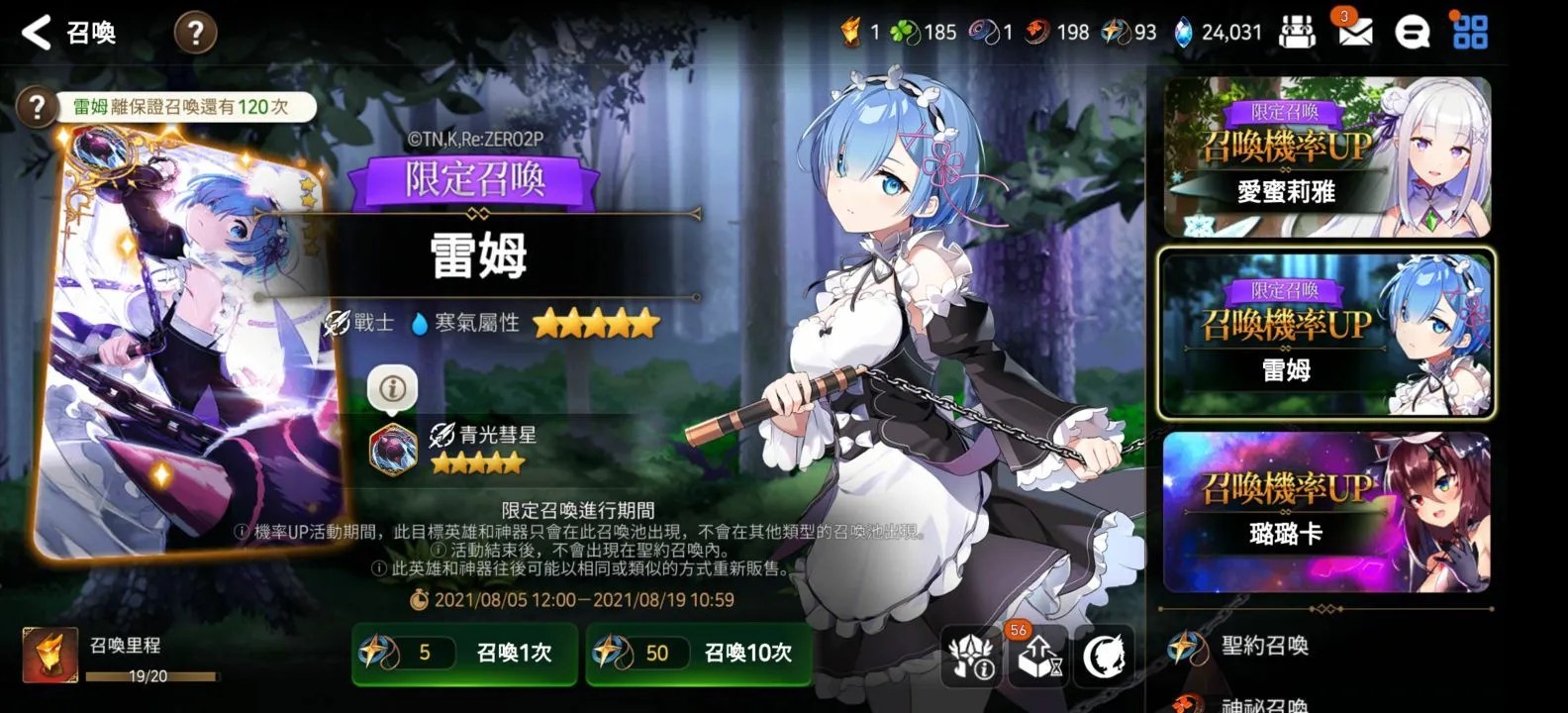Screen dimensions: 1568x713
Task: Open the character silhouette summon preview icon
Action: click(1102, 654)
